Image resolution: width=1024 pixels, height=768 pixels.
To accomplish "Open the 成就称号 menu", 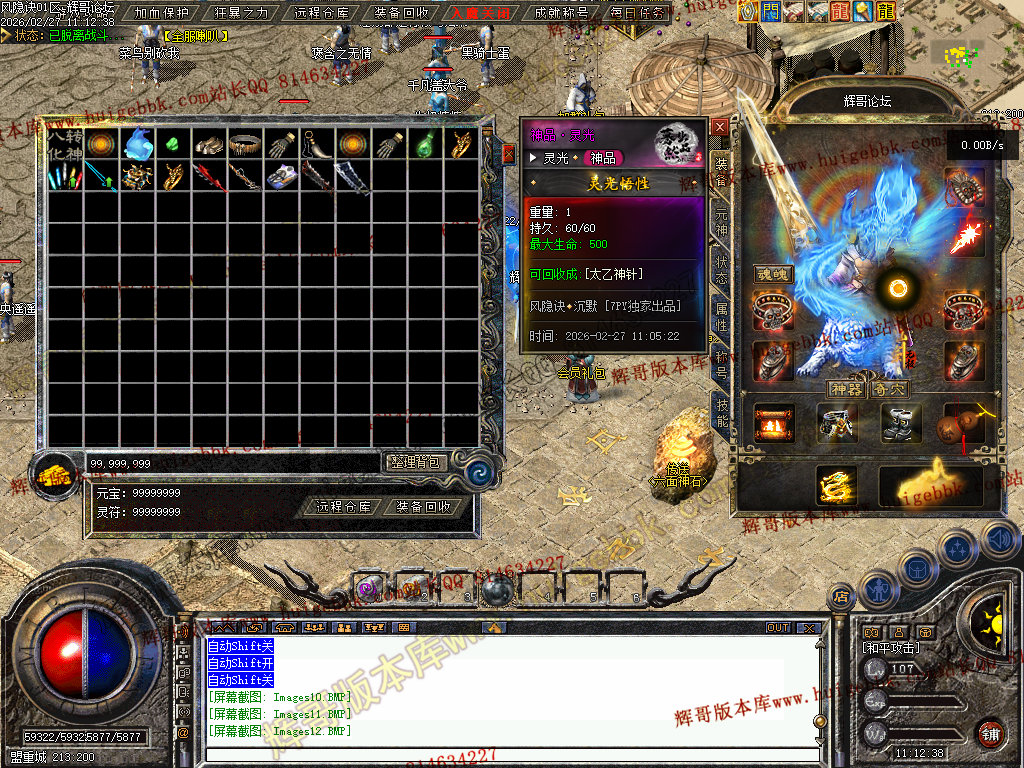I will coord(561,13).
